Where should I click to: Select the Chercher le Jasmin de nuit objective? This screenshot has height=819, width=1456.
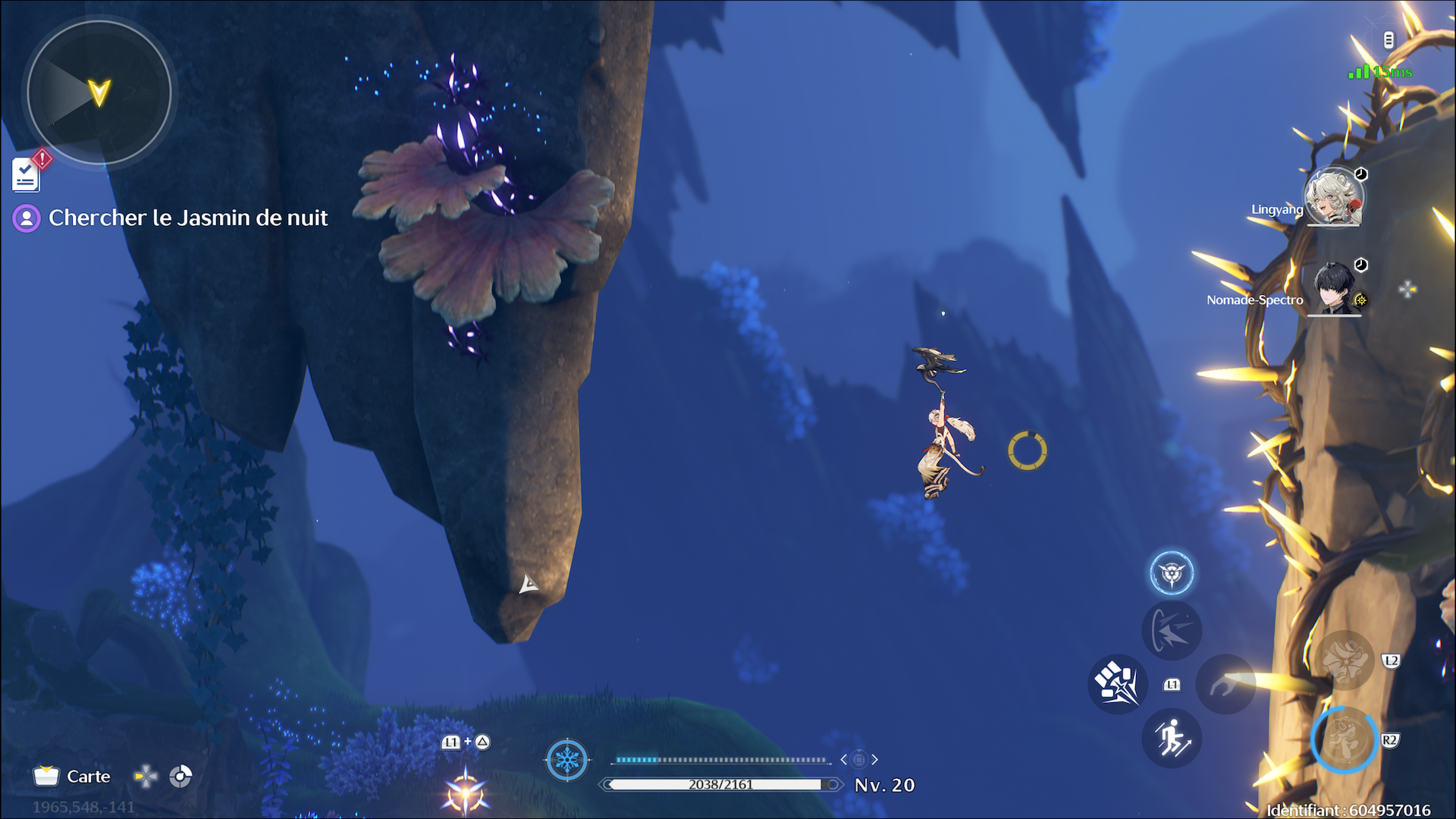(187, 218)
